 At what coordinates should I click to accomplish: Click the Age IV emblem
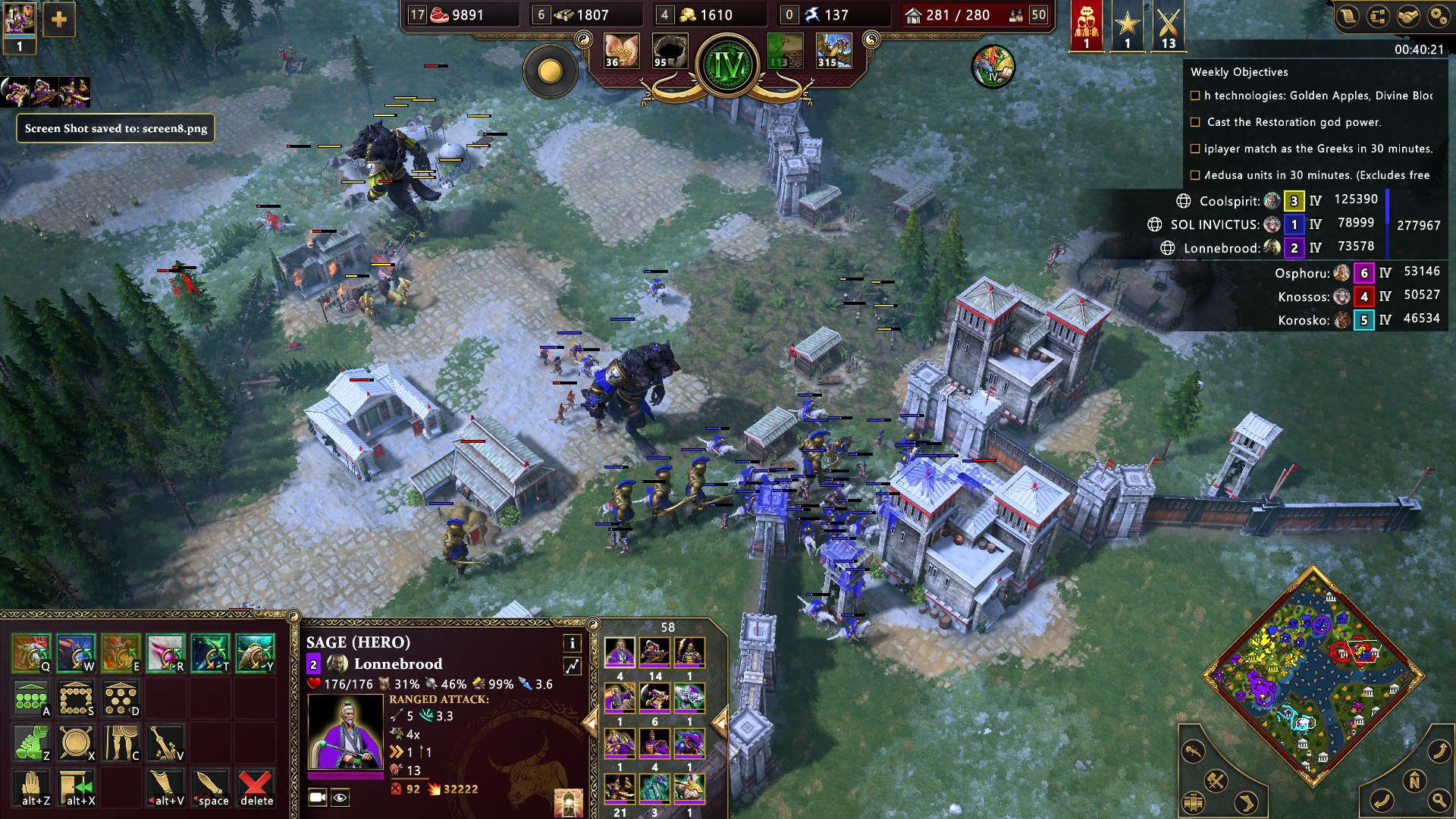[x=728, y=66]
